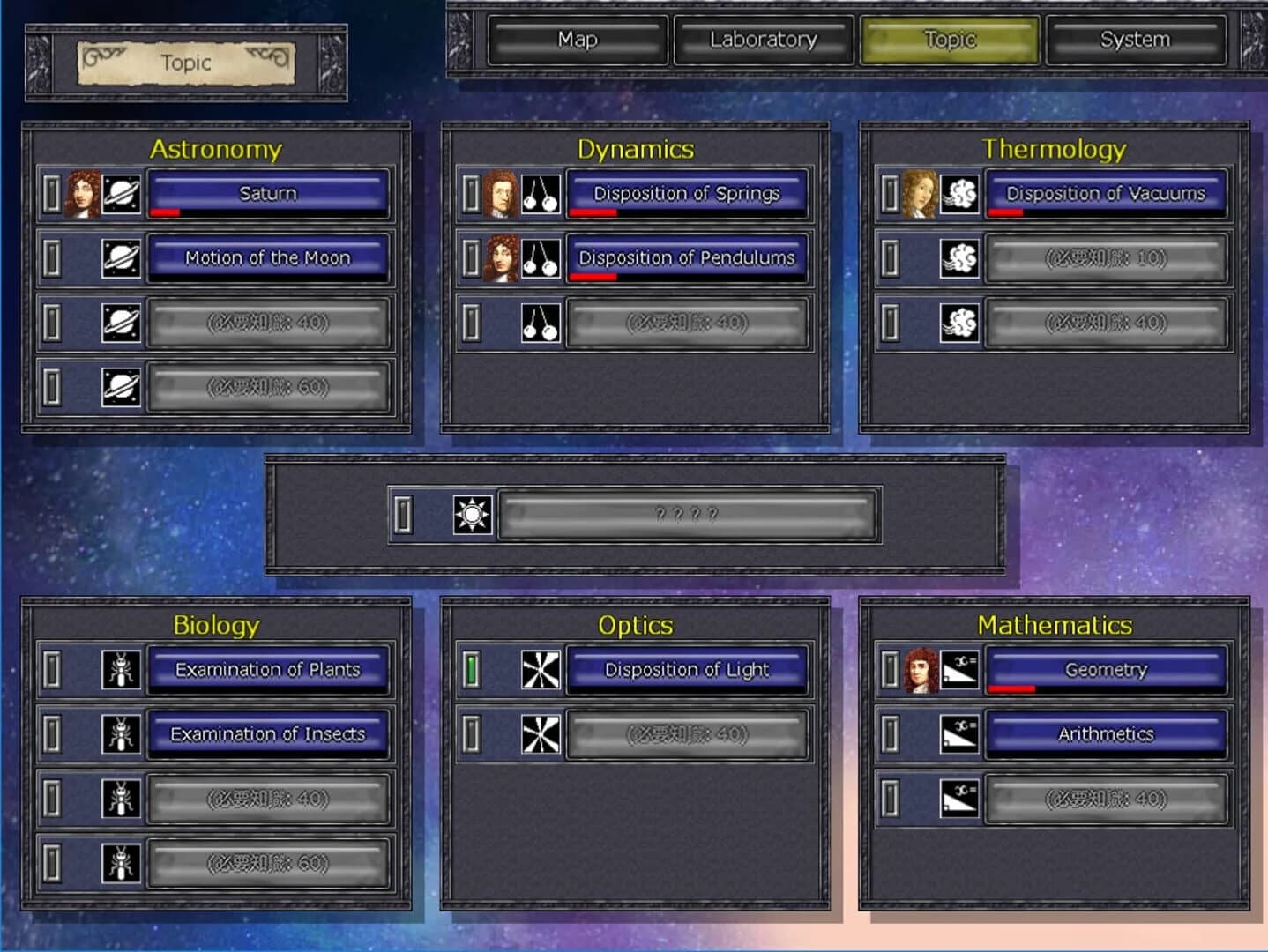Select the Saturn planet icon in Astronomy
This screenshot has height=952, width=1268.
pyautogui.click(x=119, y=193)
